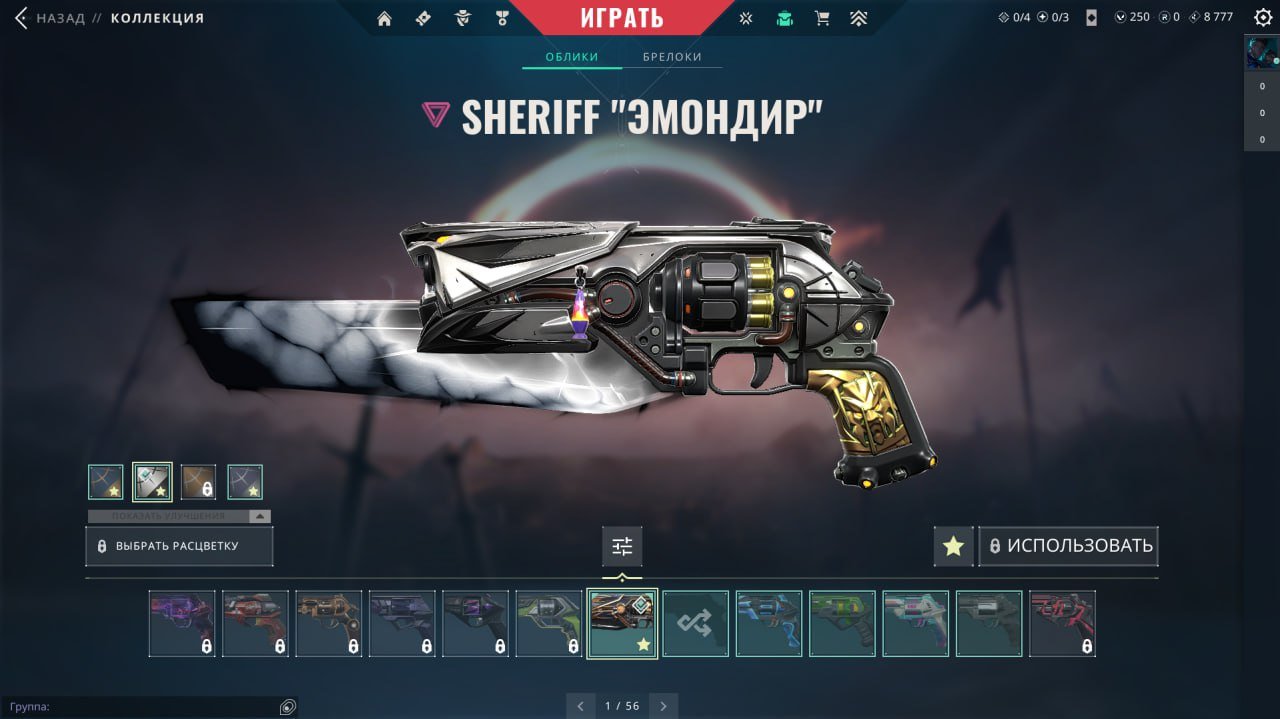1280x719 pixels.
Task: Select the locked red-black Sheriff skin
Action: pos(1062,623)
